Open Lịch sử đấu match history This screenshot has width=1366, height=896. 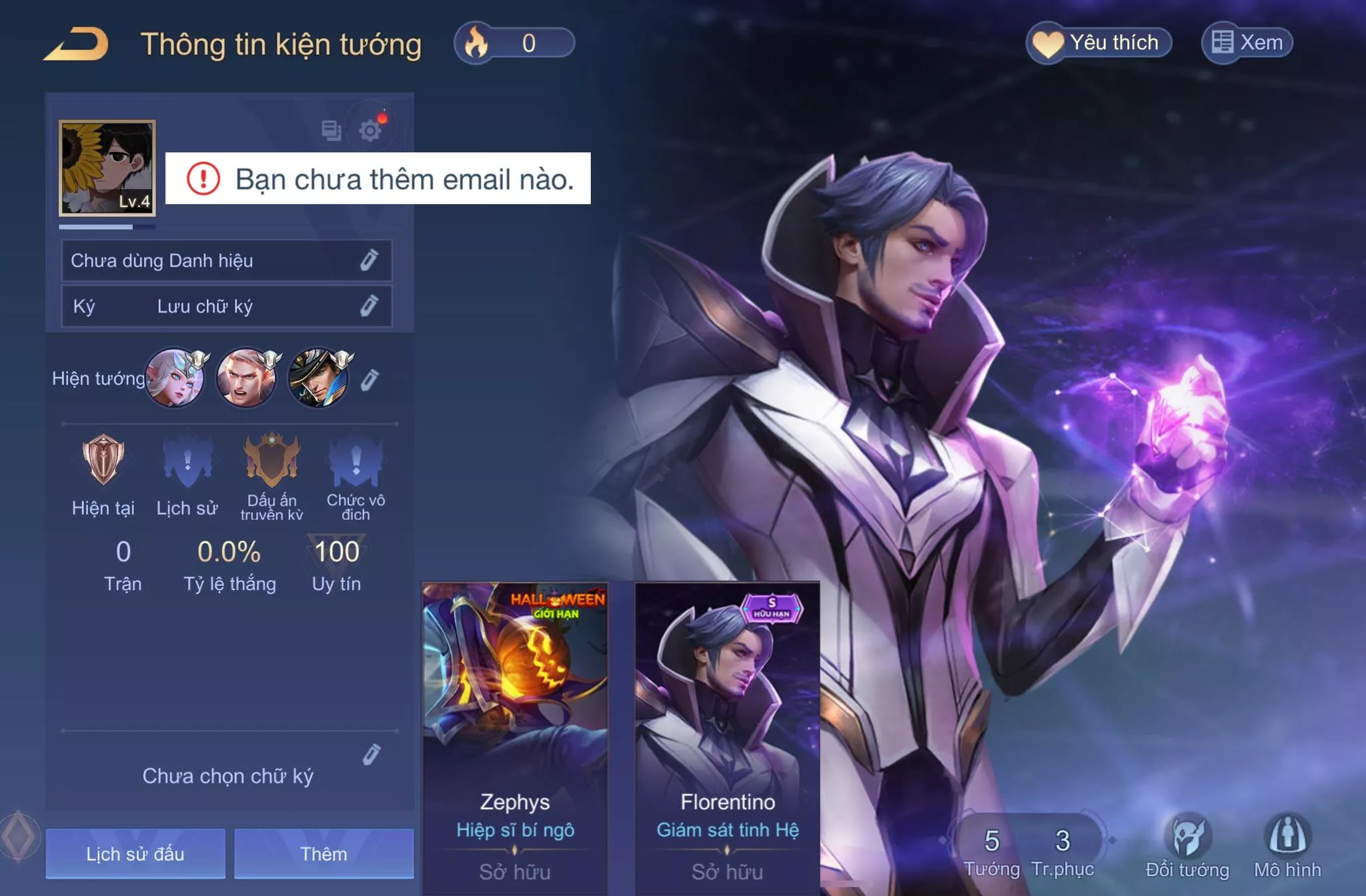coord(135,853)
